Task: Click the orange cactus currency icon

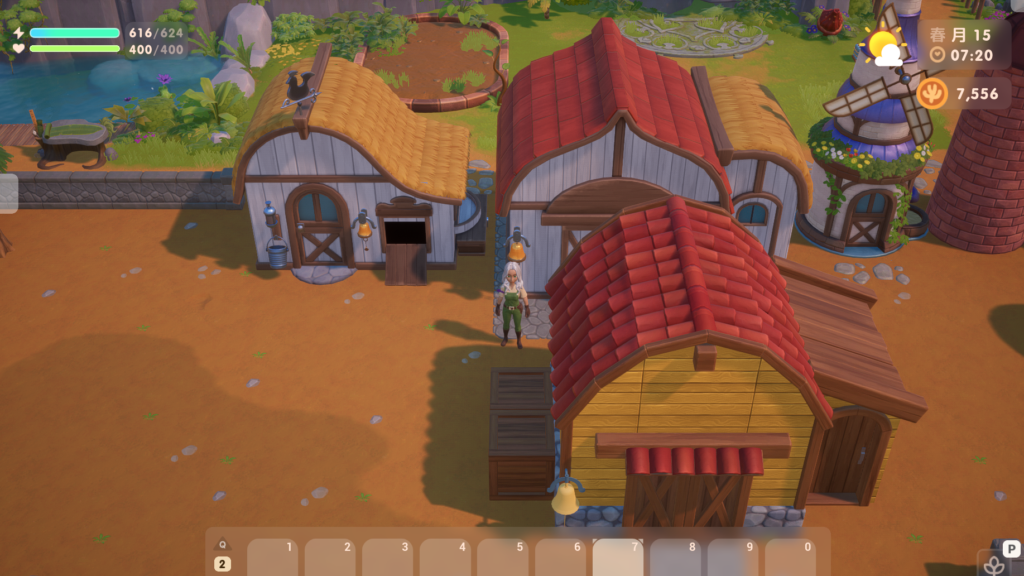Action: click(932, 93)
